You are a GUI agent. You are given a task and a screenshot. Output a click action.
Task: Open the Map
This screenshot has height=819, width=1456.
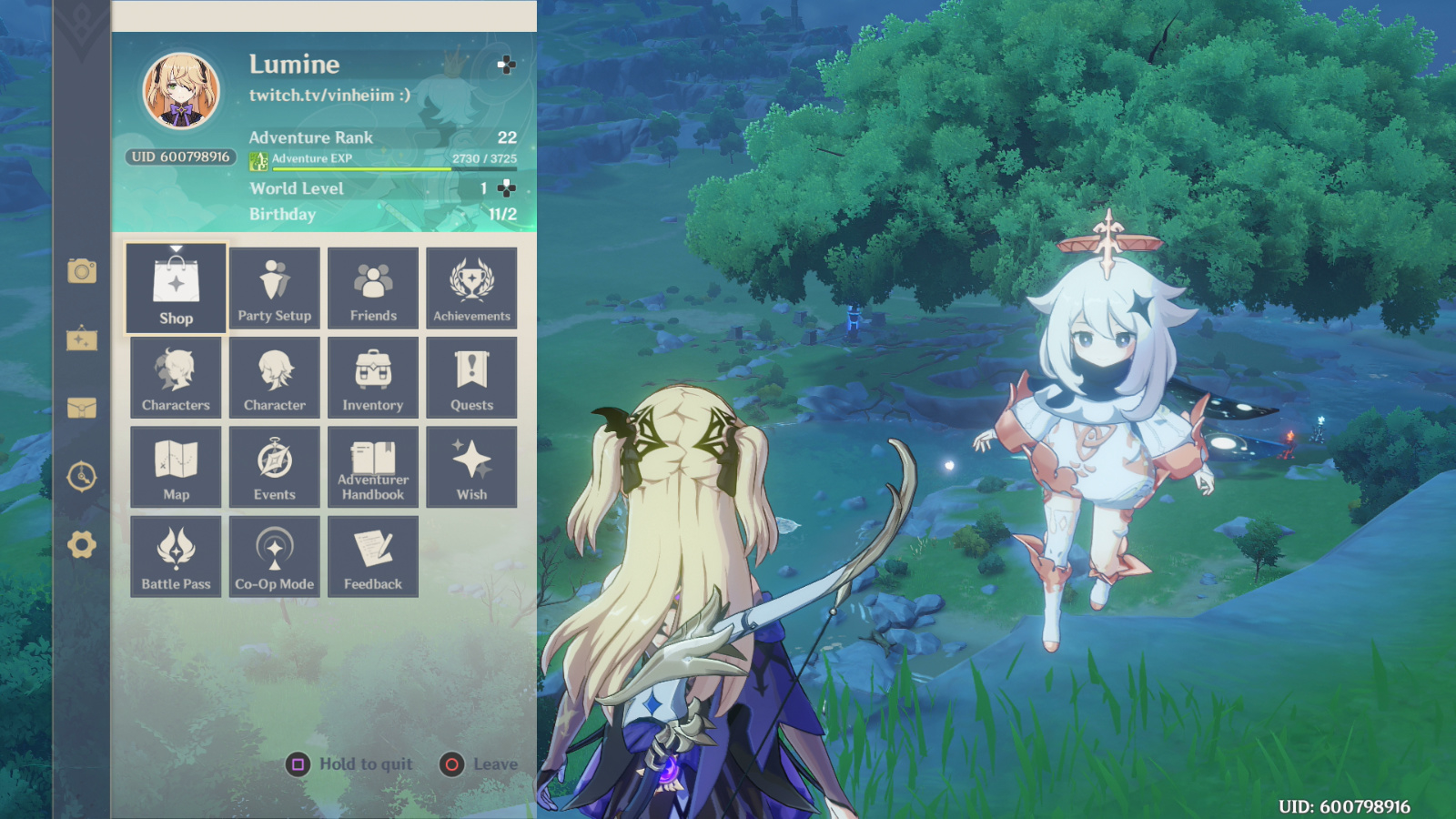pyautogui.click(x=176, y=465)
